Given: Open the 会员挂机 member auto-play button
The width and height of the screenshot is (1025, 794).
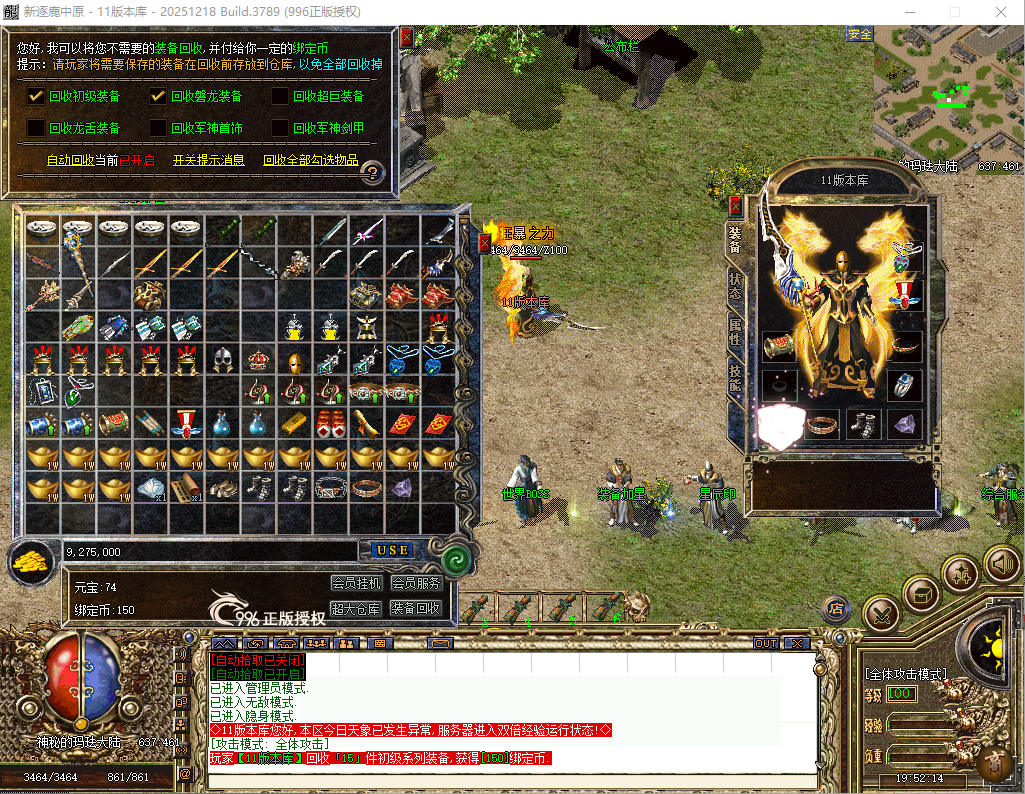Looking at the screenshot, I should (x=356, y=583).
